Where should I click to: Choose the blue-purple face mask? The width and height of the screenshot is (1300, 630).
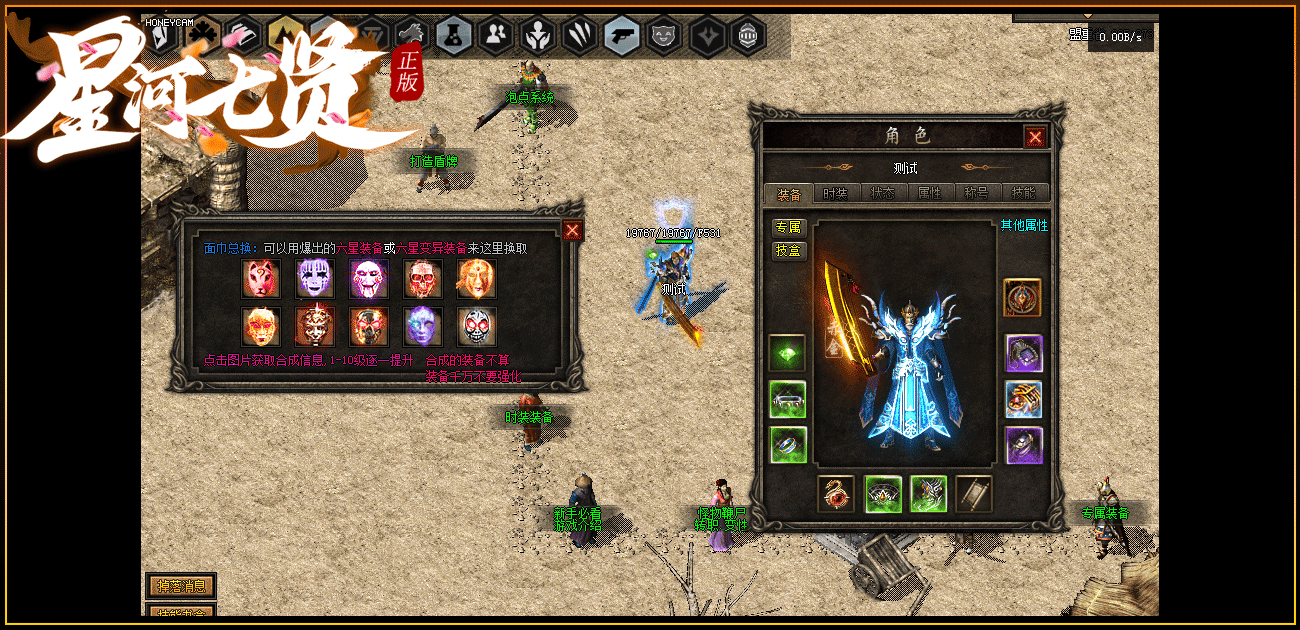(x=423, y=326)
